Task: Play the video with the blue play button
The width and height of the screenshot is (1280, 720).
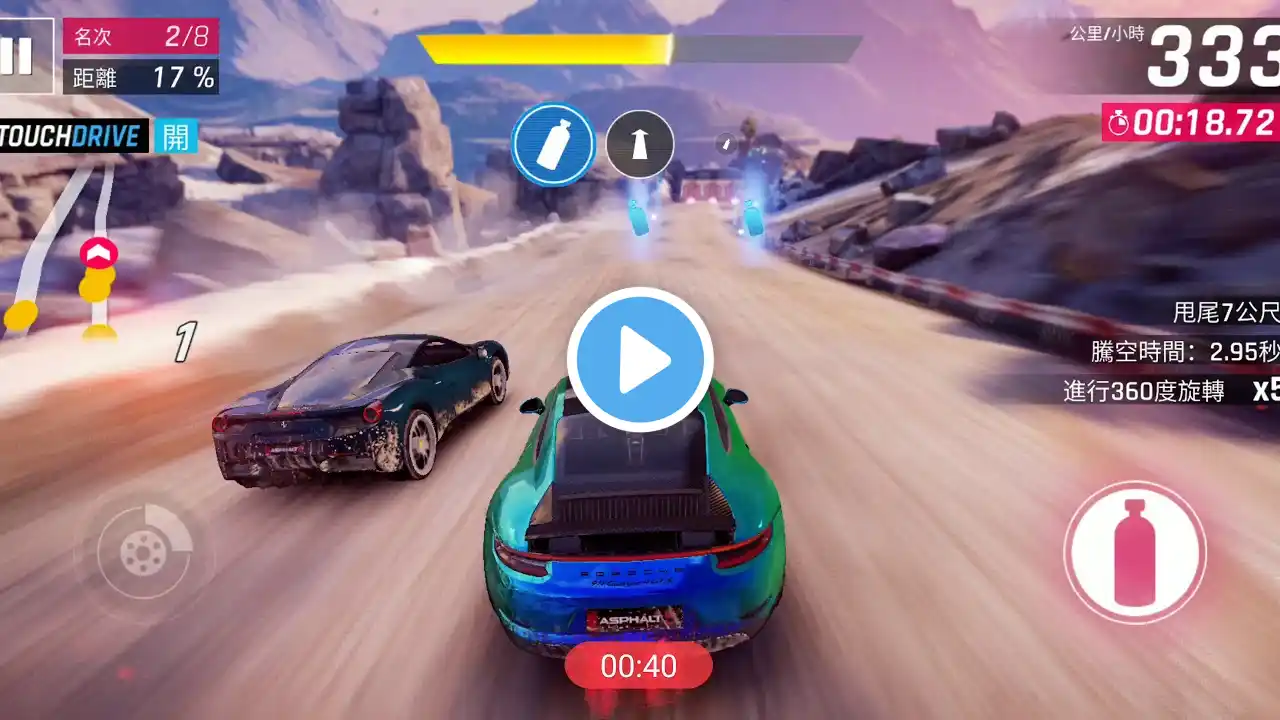Action: click(x=640, y=360)
